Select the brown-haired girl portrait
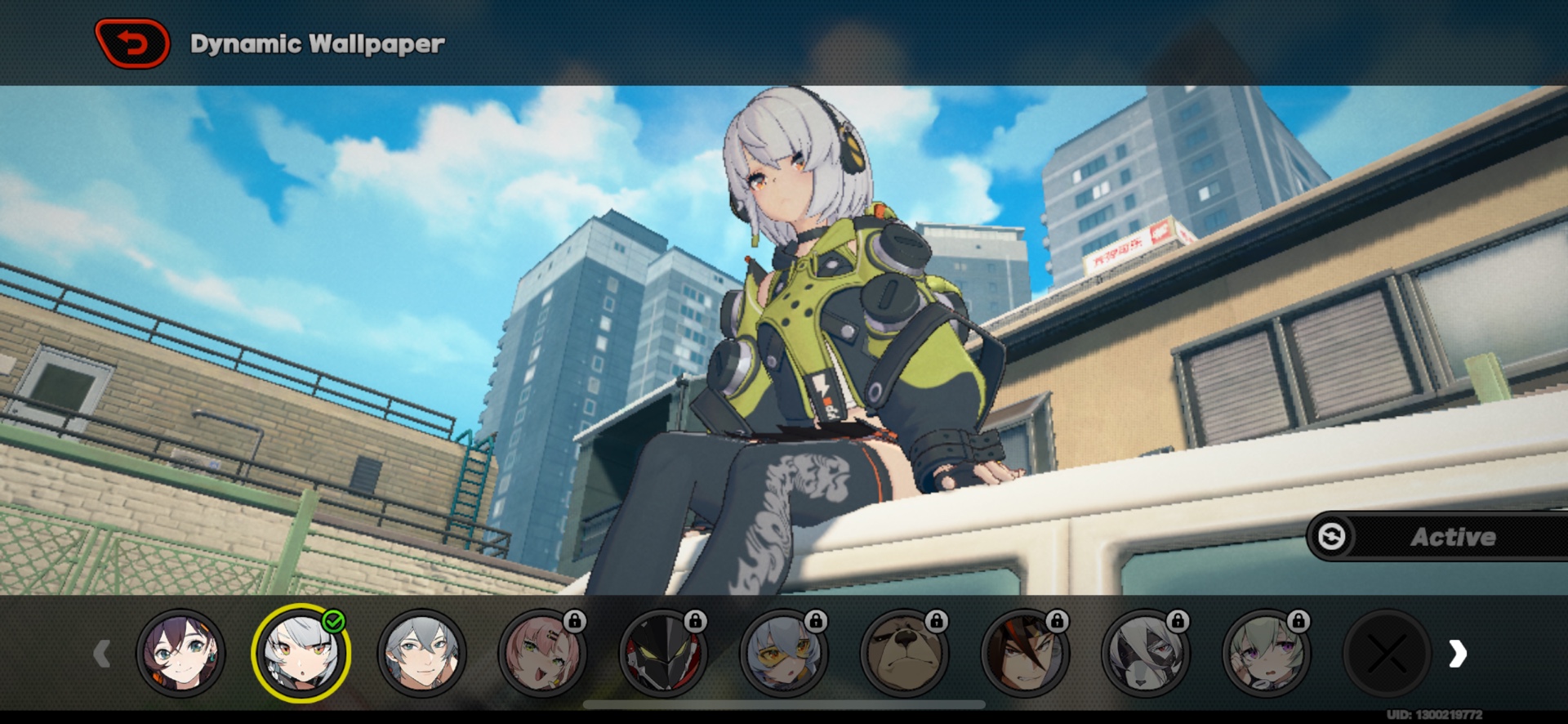 click(x=180, y=653)
